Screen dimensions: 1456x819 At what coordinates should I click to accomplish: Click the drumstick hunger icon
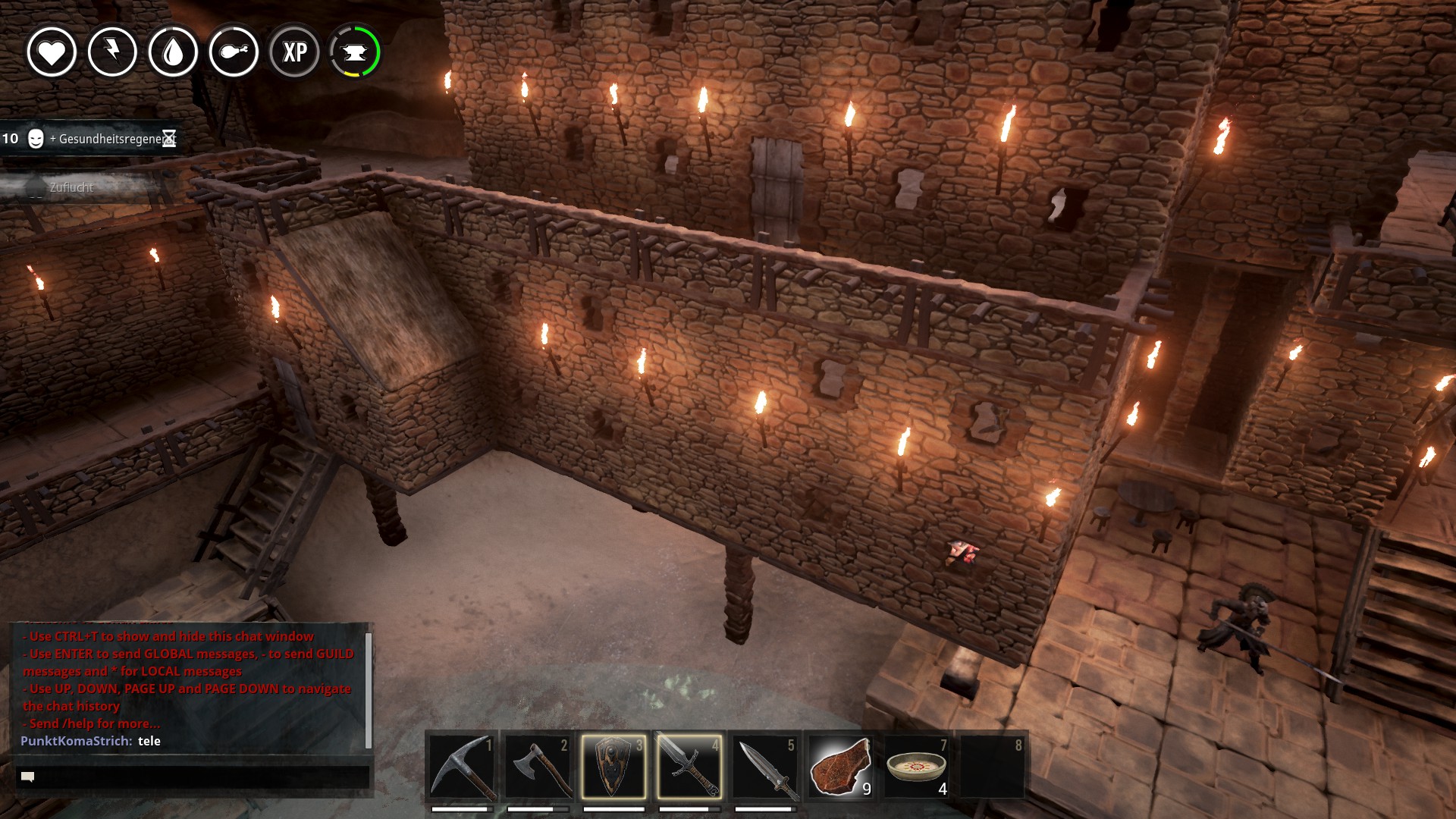click(x=234, y=52)
